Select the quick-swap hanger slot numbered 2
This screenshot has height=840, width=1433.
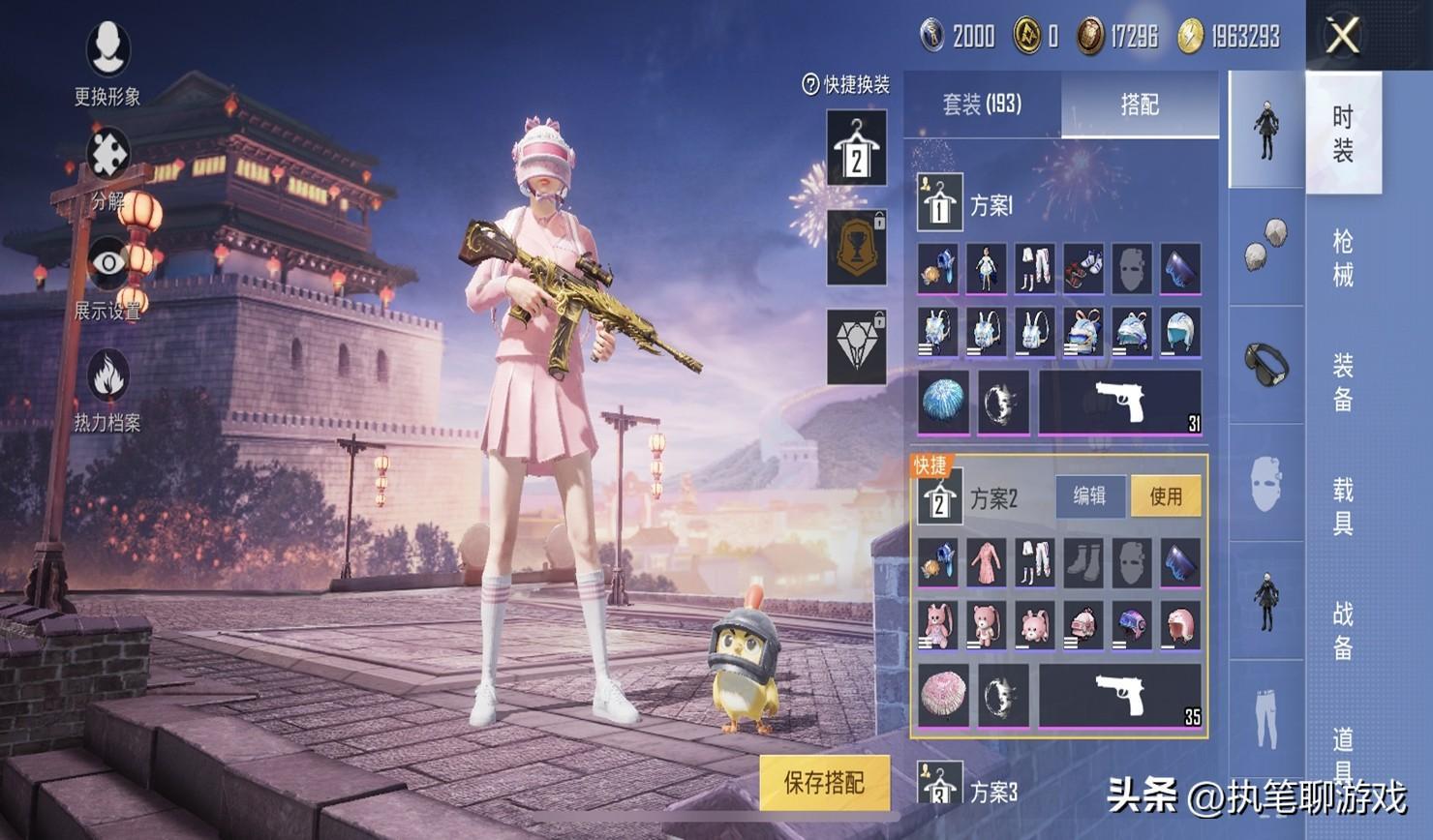(x=856, y=148)
